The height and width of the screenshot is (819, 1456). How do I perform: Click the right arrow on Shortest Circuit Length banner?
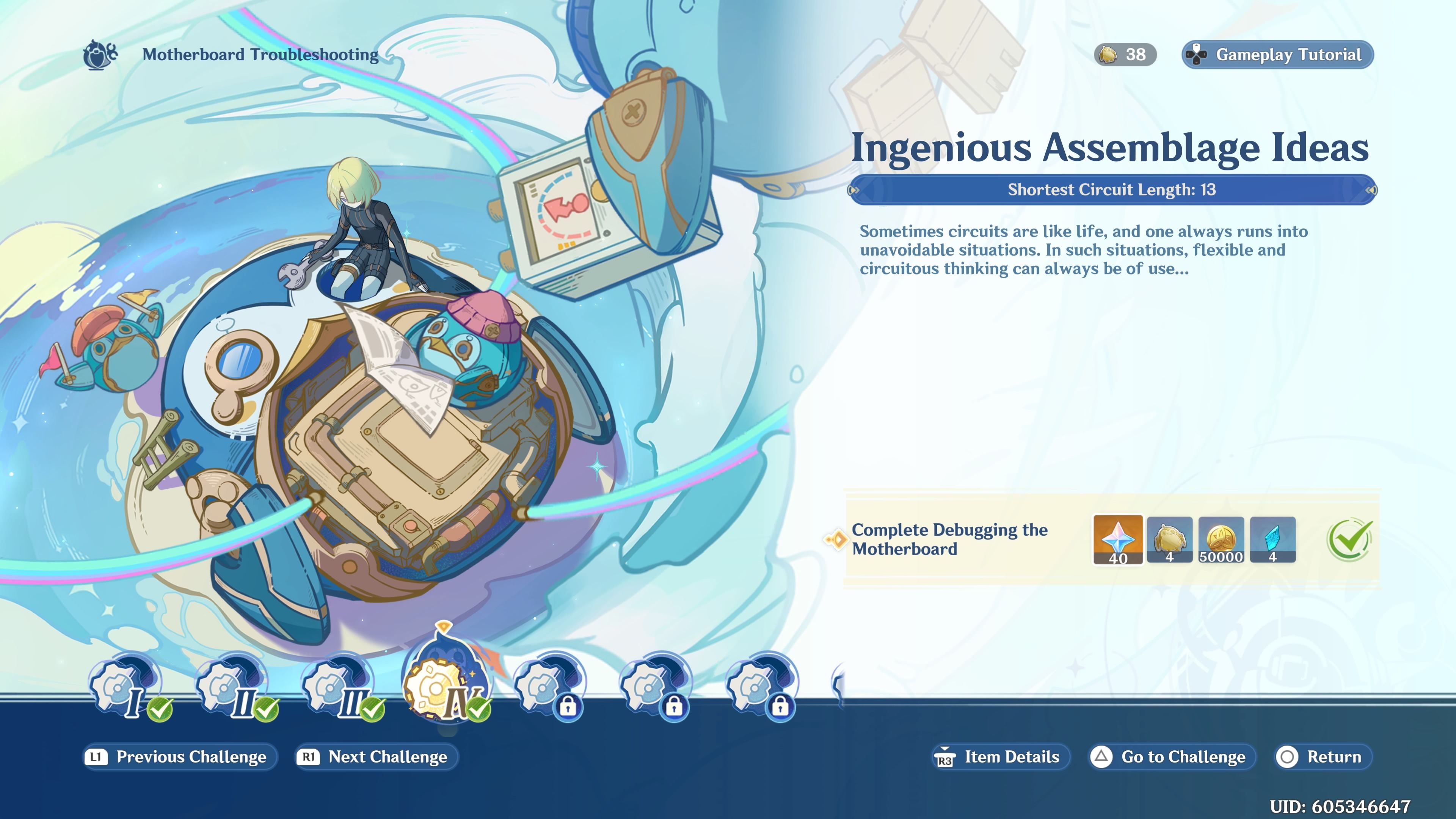tap(1371, 190)
